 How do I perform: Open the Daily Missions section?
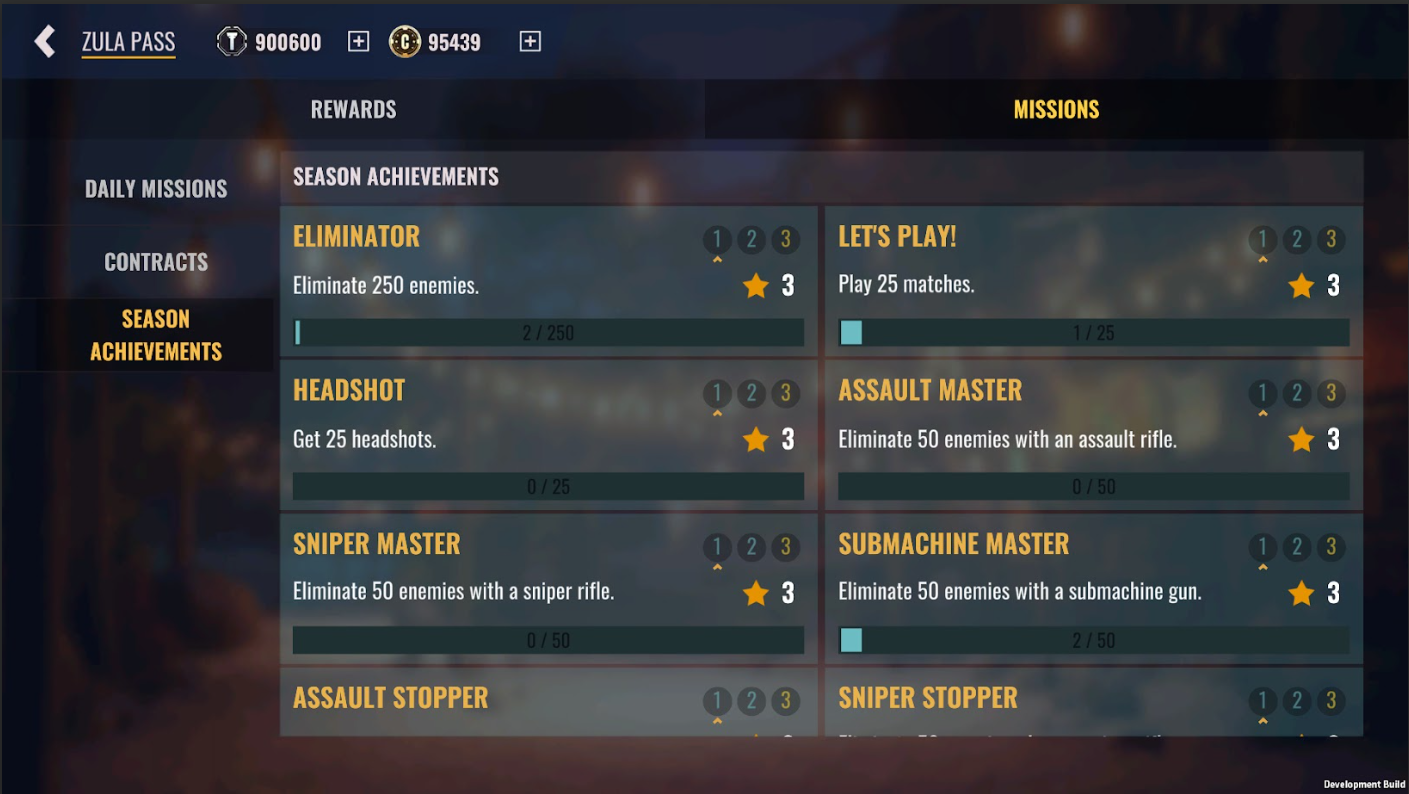(x=156, y=188)
